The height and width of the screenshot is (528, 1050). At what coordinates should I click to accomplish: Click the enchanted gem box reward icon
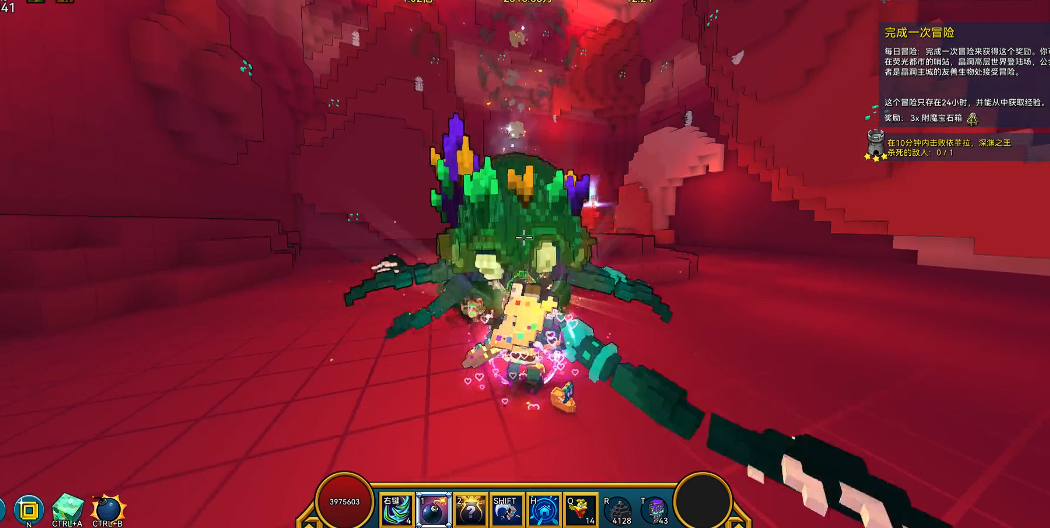click(x=972, y=118)
